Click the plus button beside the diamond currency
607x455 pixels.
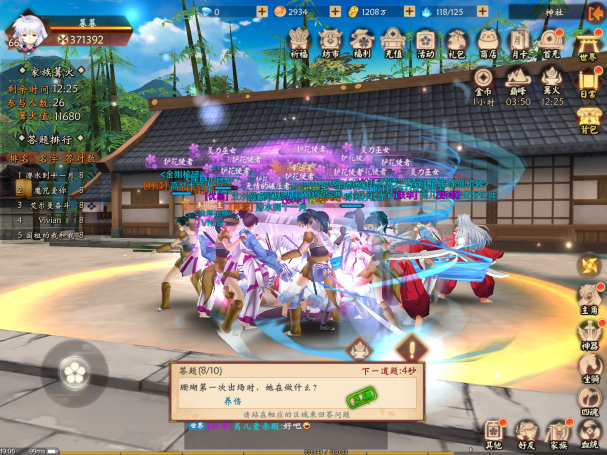coord(262,11)
